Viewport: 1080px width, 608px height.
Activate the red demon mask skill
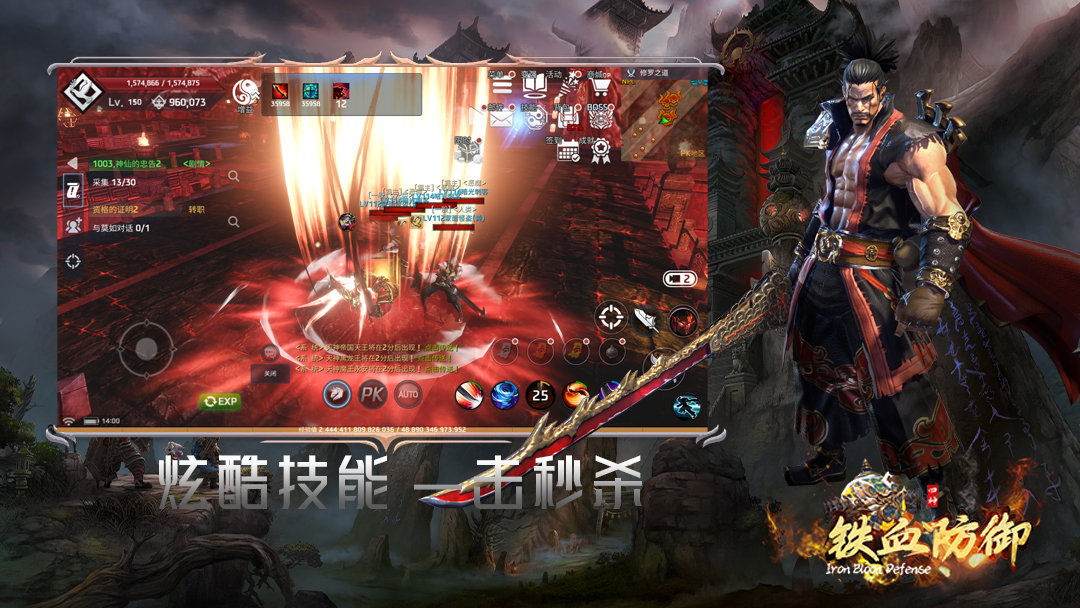[684, 321]
